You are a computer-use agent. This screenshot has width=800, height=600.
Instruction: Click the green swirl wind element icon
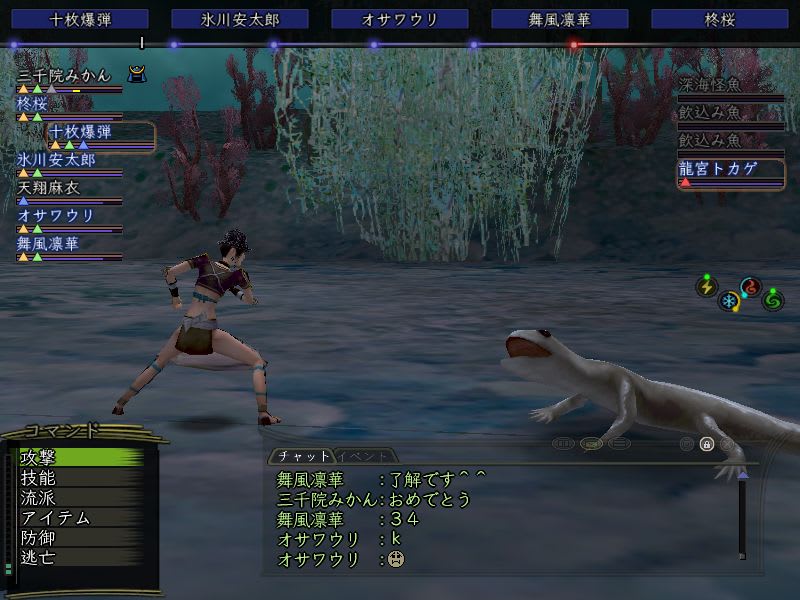click(x=772, y=299)
